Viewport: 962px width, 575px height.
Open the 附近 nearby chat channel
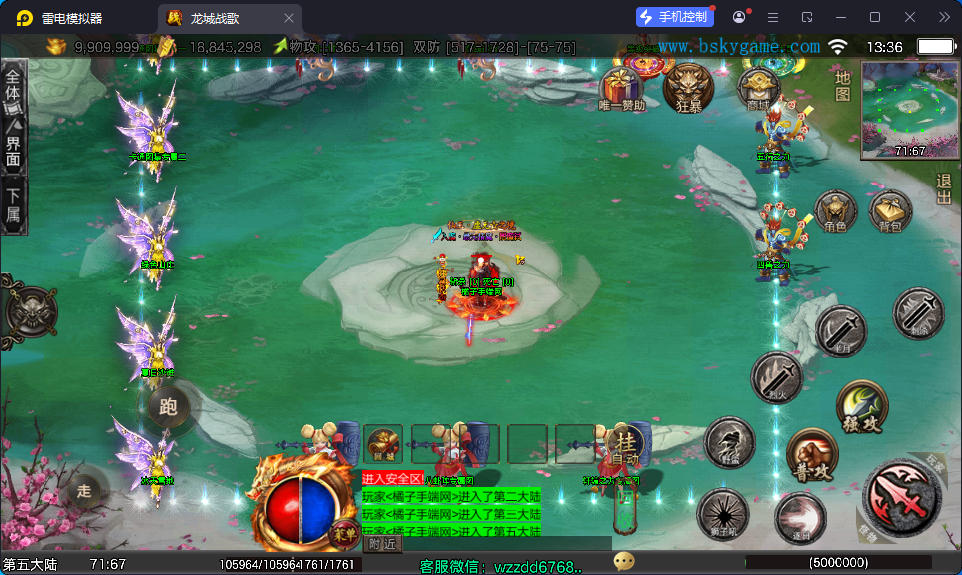[x=382, y=544]
